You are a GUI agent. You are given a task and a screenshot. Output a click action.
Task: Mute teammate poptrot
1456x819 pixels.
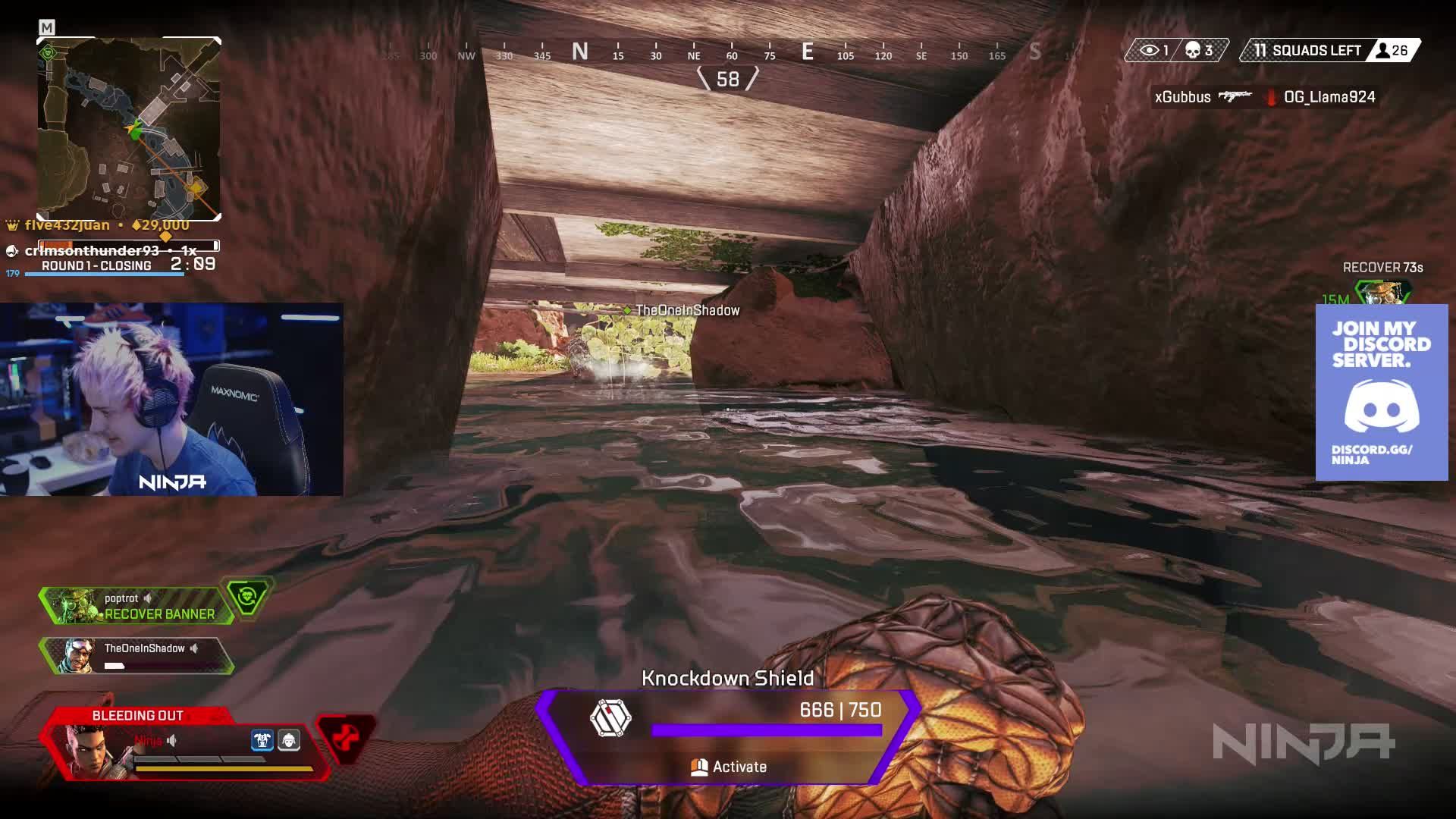(x=149, y=598)
